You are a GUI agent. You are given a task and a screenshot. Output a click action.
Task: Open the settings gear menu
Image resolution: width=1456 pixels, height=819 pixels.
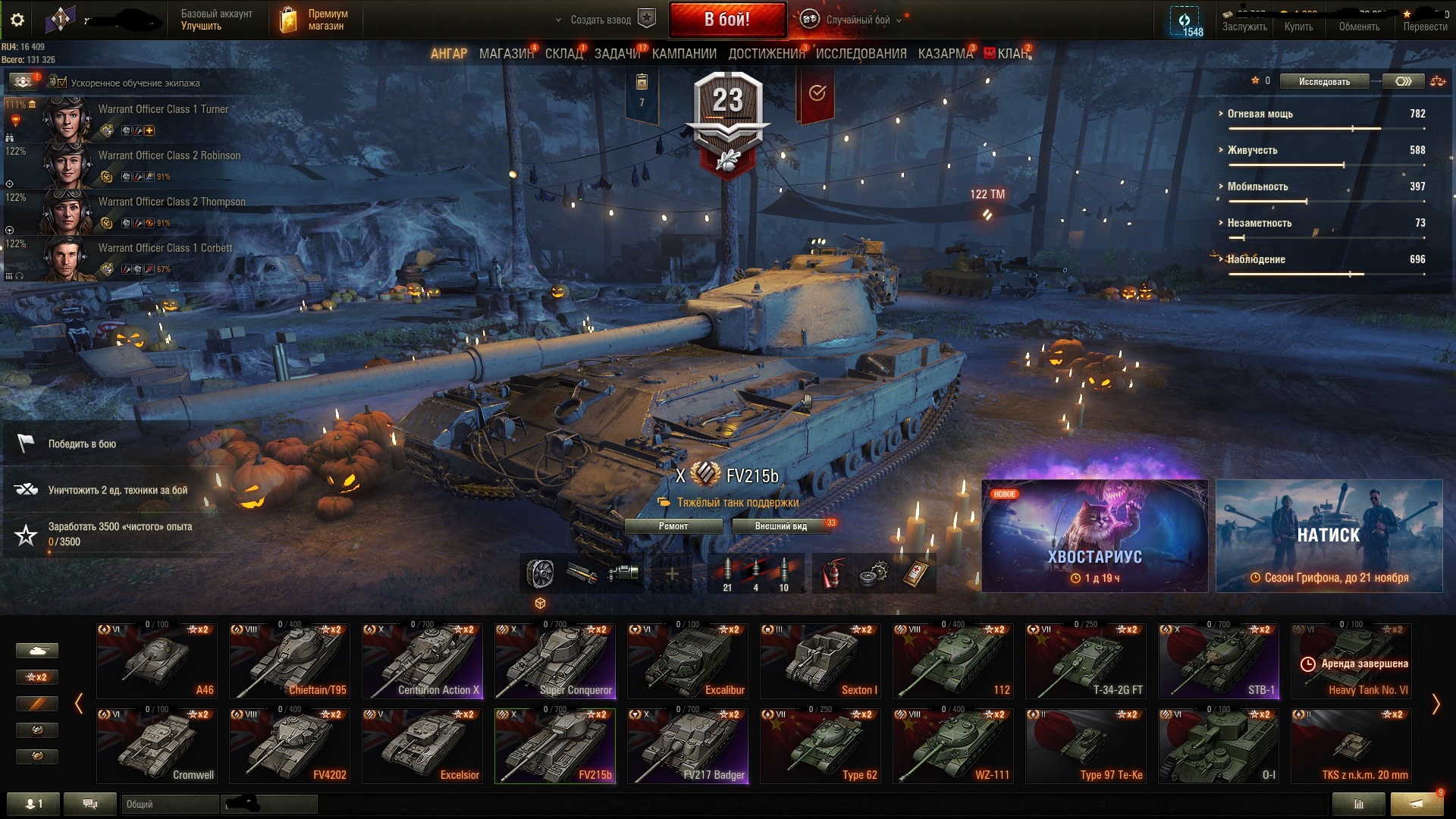17,20
